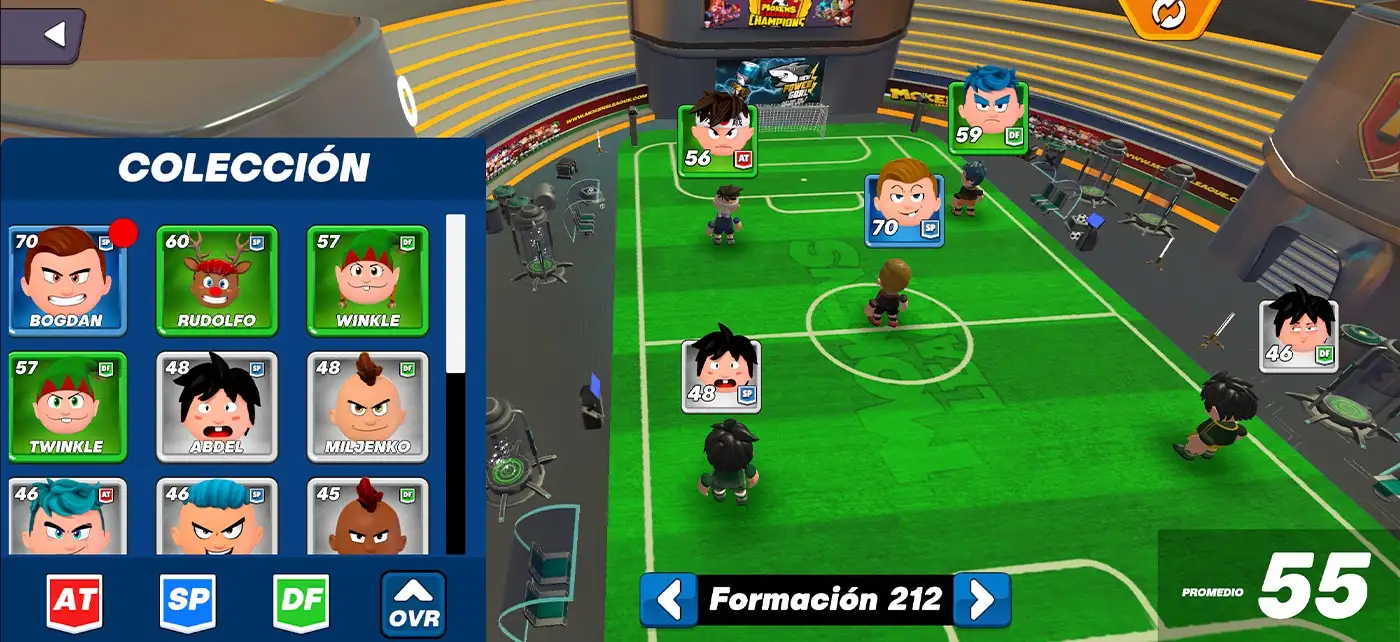Choose the Rudolfo reindeer card

217,281
